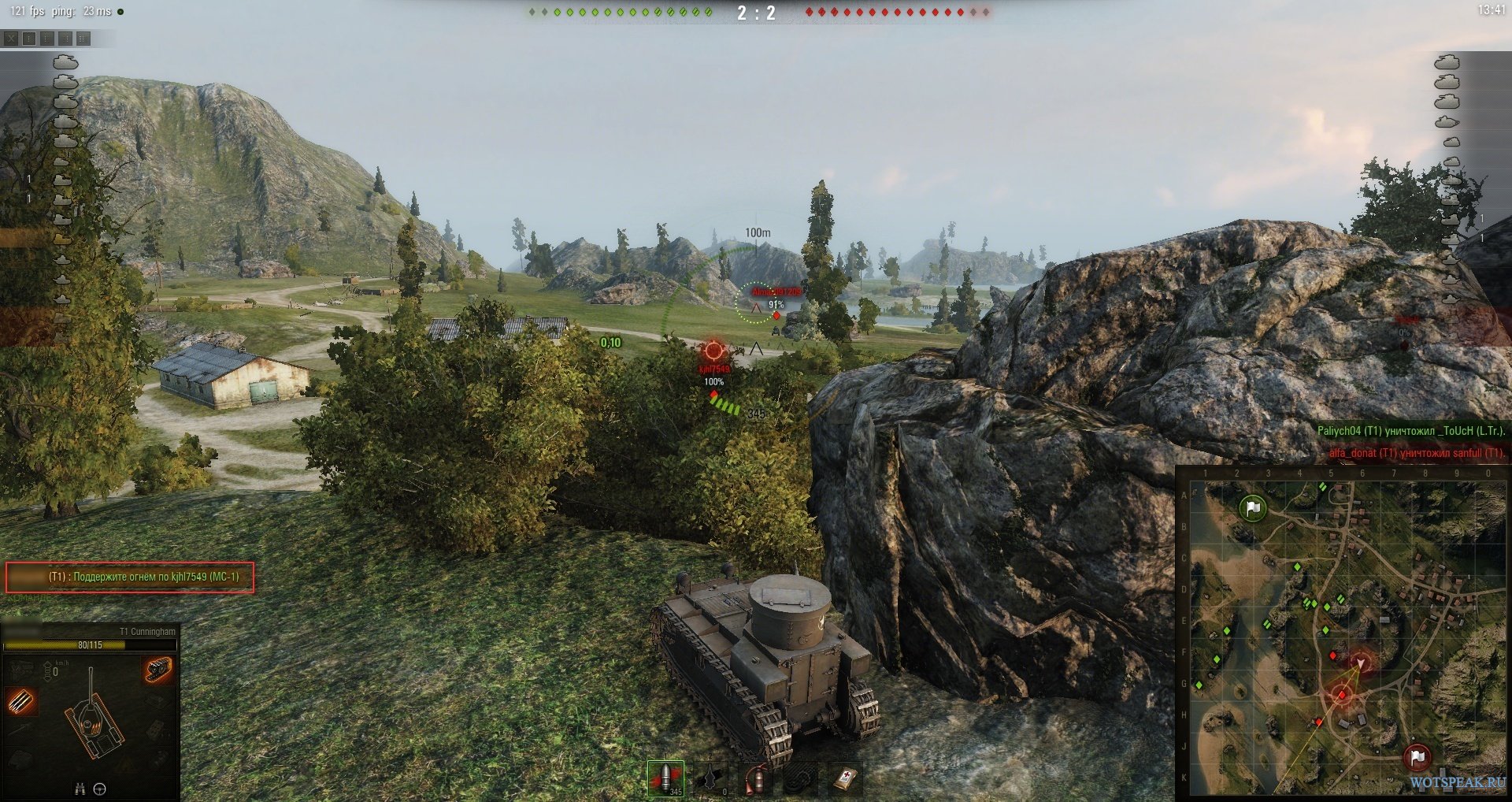Click the steering wheel indicator in the damage panel
The width and height of the screenshot is (1512, 802).
coord(100,789)
